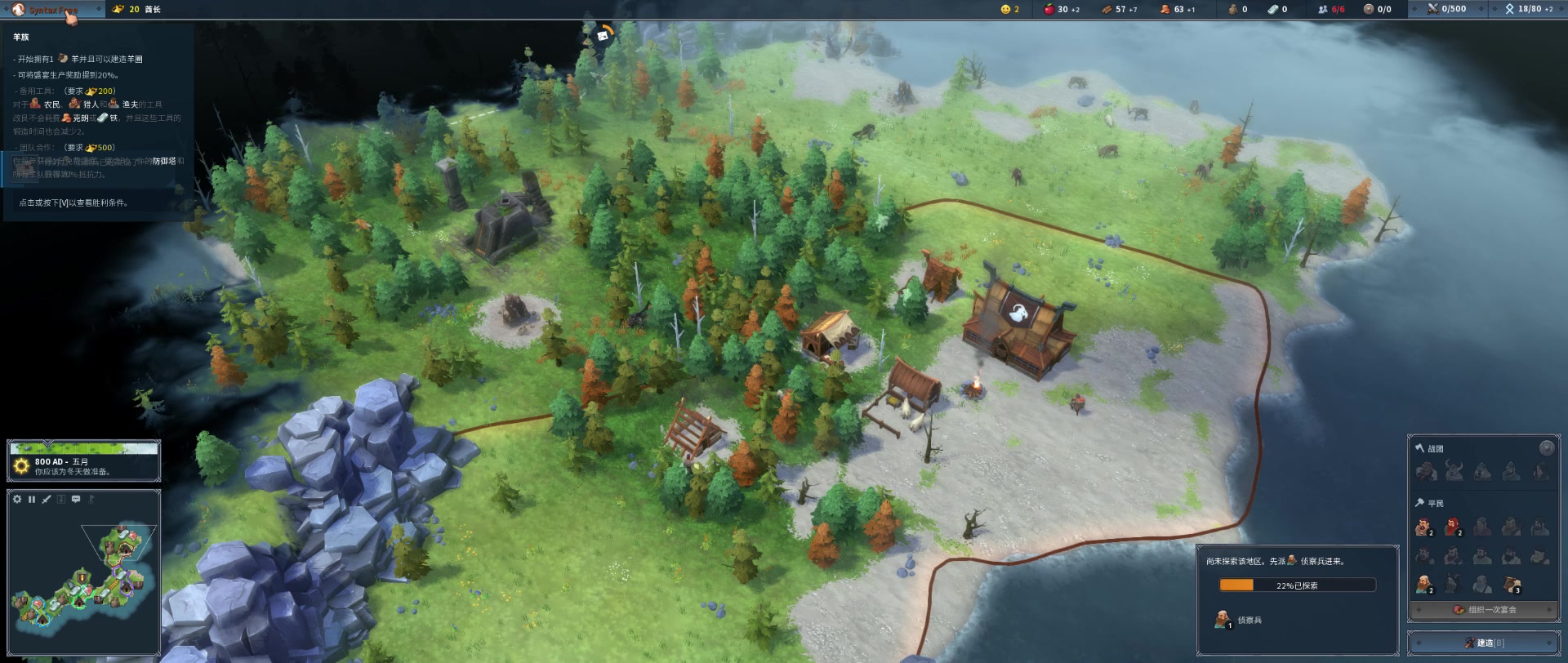Click the horned-helmet warrior icon in the warband panel
Image resolution: width=1568 pixels, height=663 pixels.
(x=1454, y=471)
